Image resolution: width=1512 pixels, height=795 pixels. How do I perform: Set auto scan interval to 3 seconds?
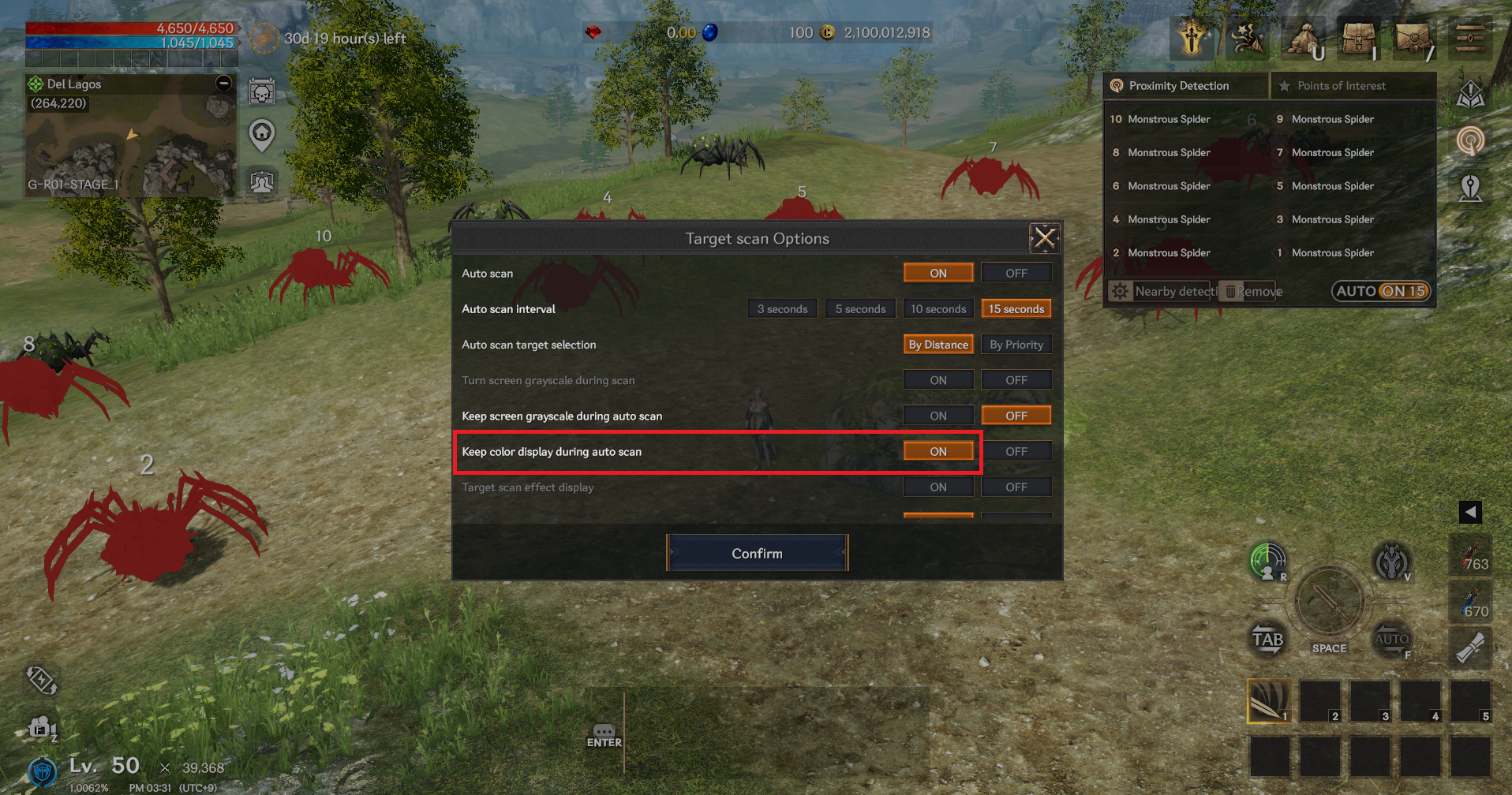782,309
